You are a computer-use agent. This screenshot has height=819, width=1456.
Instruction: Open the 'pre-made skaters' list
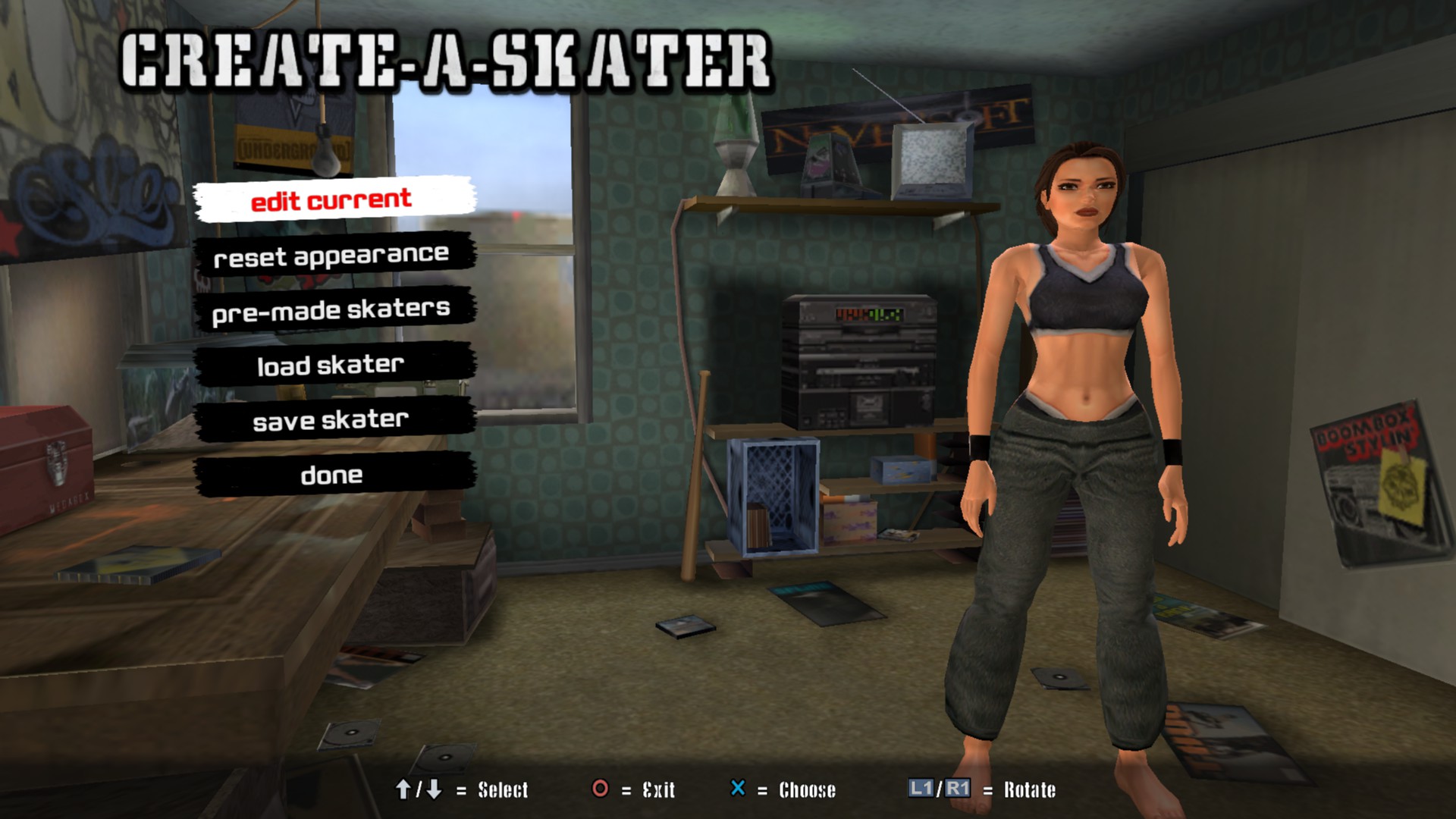click(332, 310)
